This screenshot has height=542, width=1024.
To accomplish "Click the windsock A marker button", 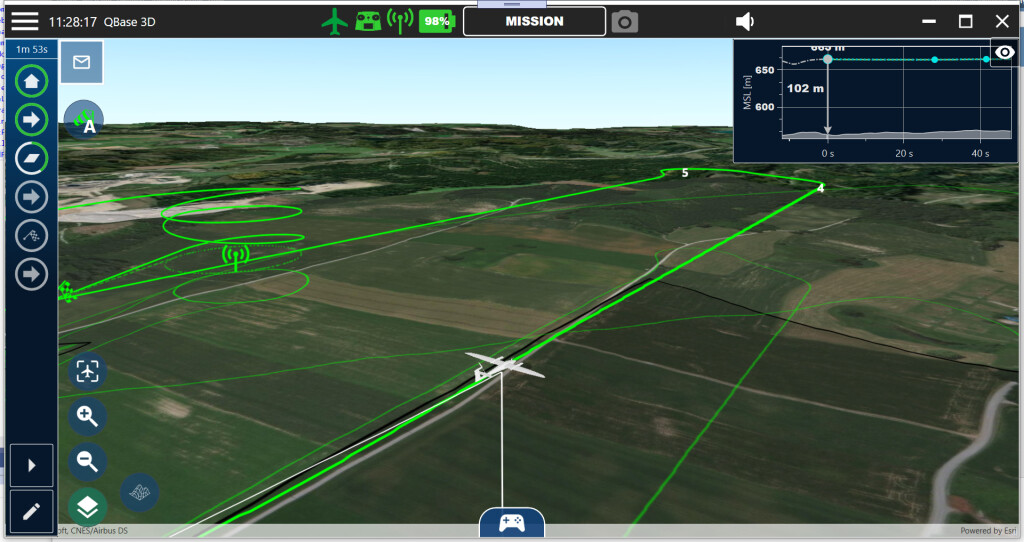I will pos(84,119).
